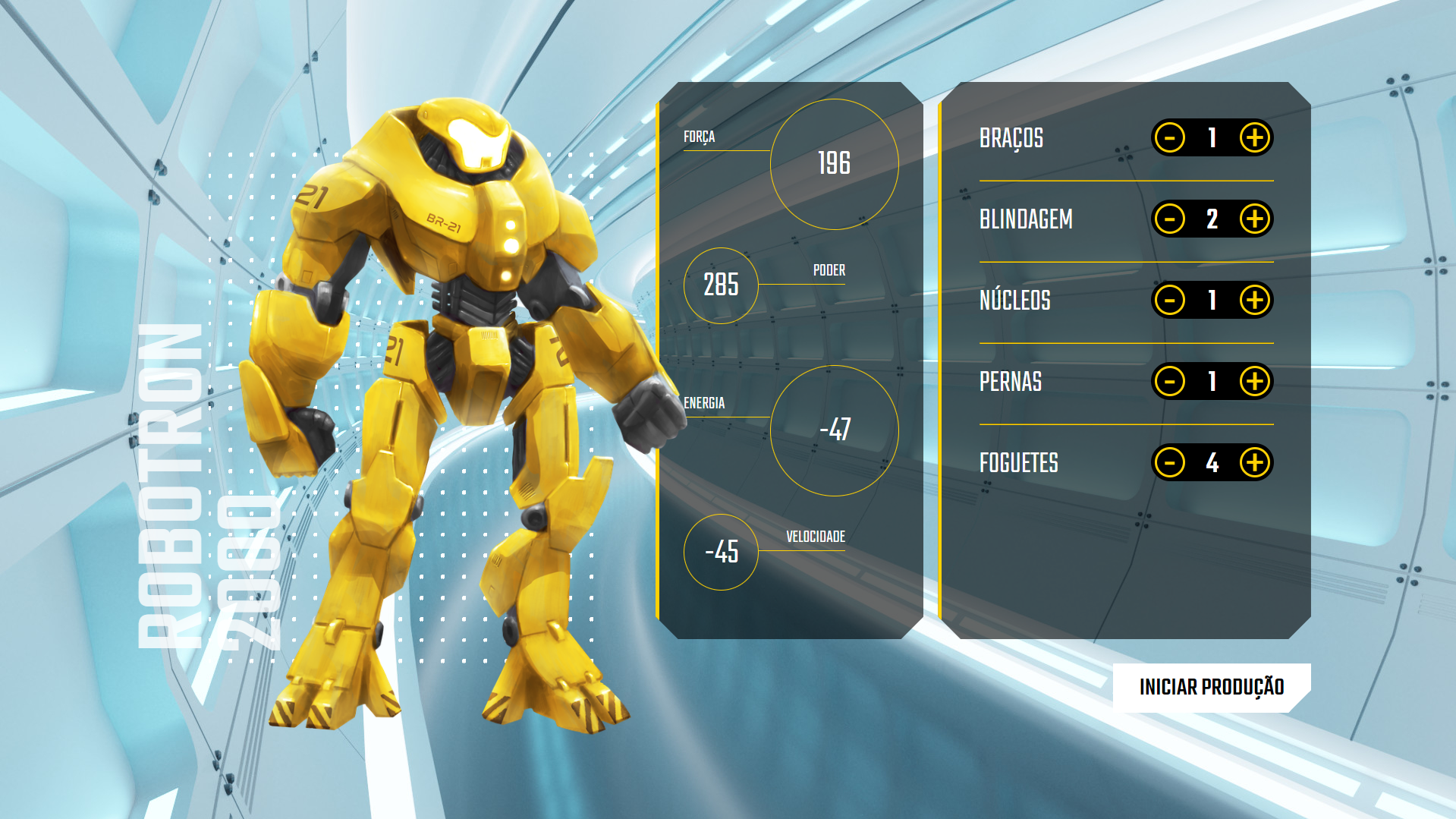Viewport: 1456px width, 819px height.
Task: Click the plus icon to add a Núcleo
Action: click(x=1256, y=301)
